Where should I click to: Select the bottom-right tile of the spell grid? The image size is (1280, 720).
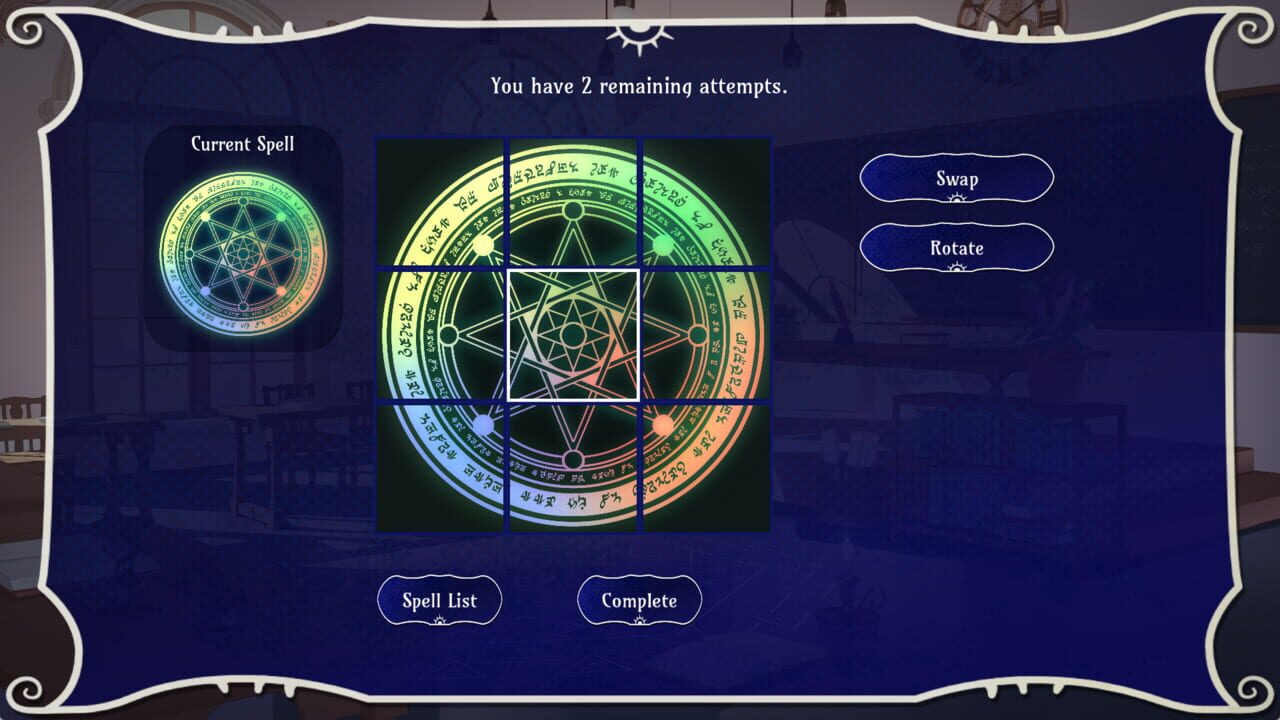point(705,467)
